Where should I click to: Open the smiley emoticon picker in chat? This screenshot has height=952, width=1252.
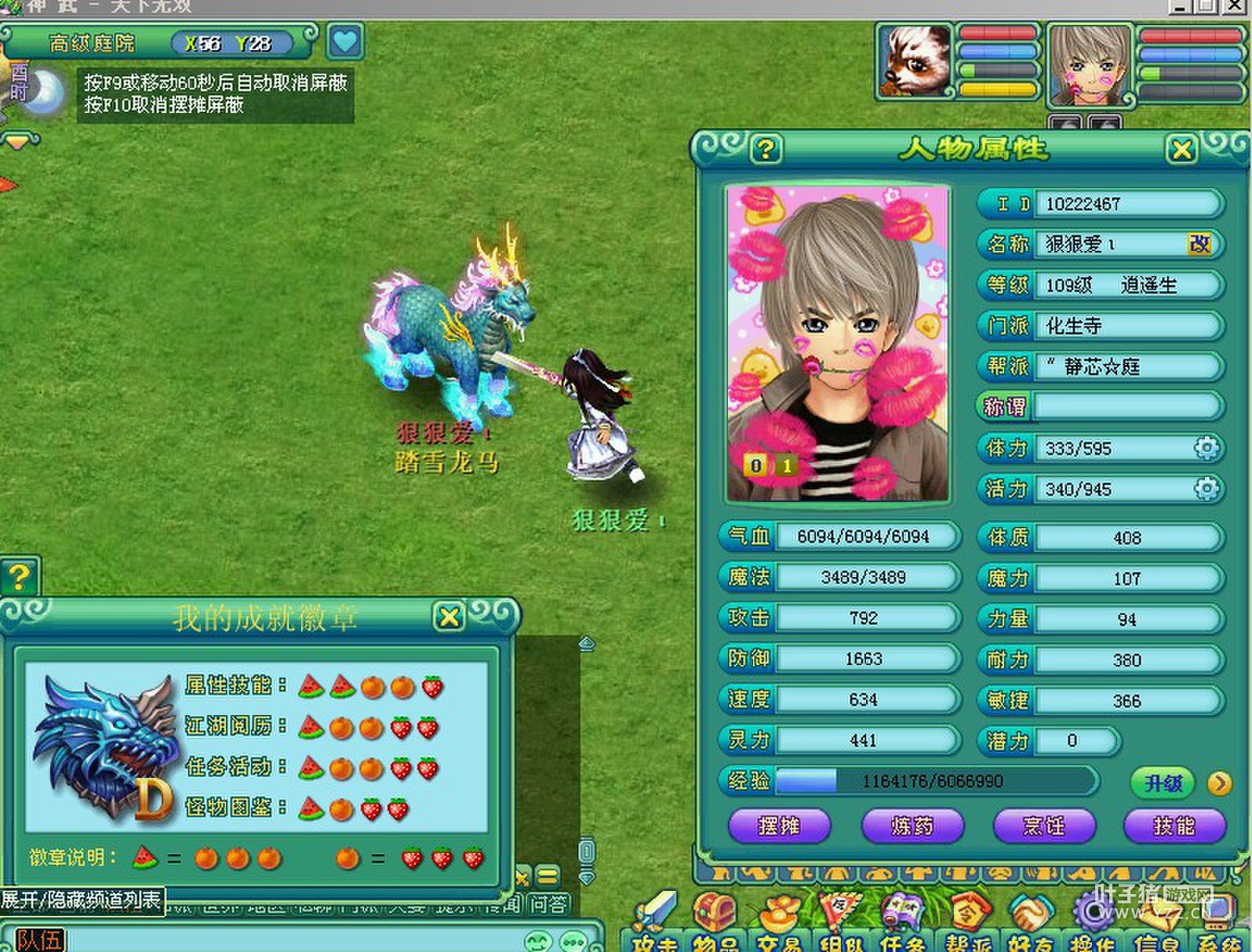point(539,941)
